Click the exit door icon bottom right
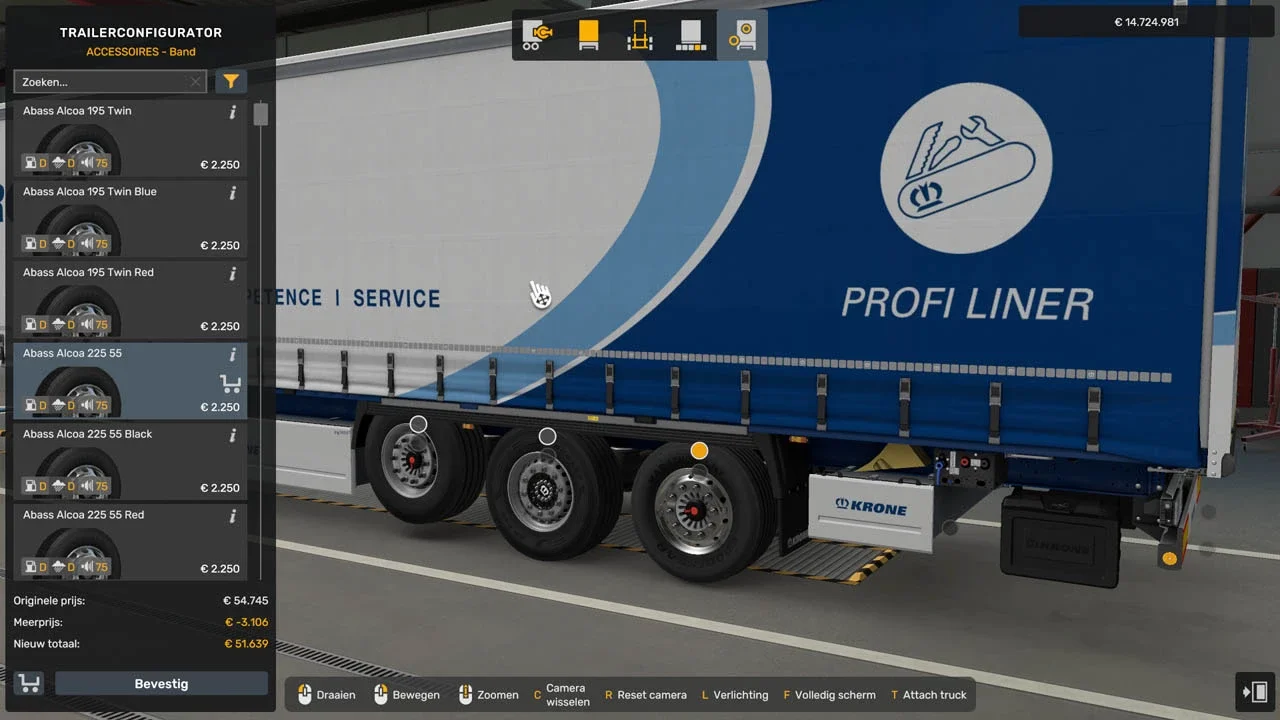The image size is (1280, 720). tap(1256, 691)
